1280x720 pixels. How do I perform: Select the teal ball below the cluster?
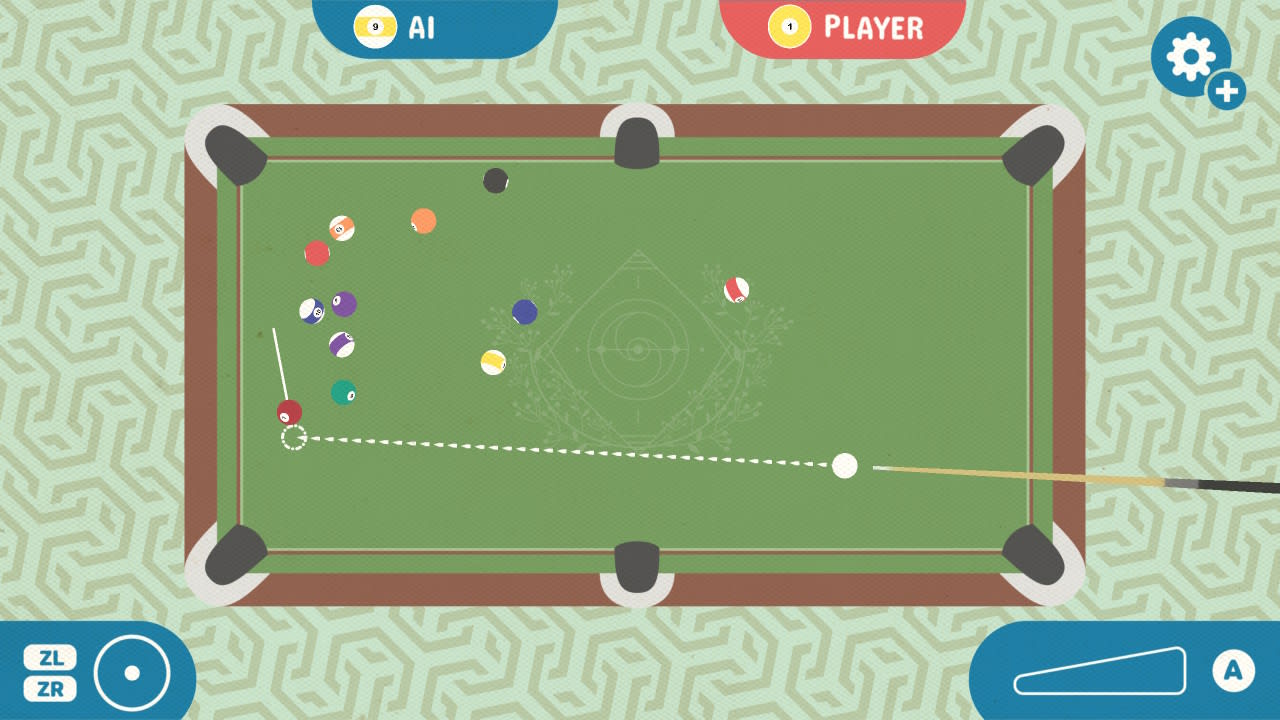point(345,394)
